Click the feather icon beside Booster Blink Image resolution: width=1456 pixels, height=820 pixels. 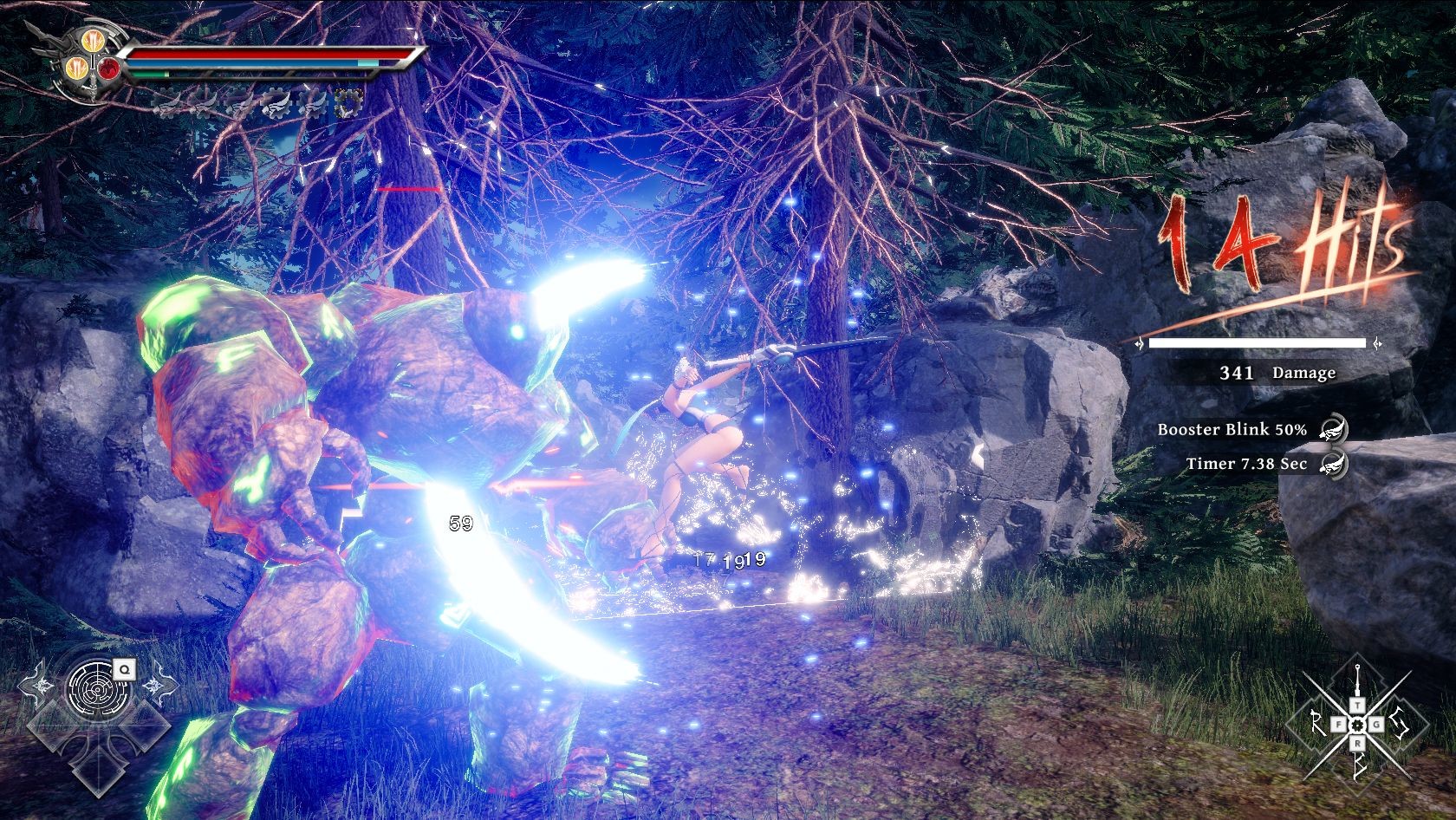1333,429
